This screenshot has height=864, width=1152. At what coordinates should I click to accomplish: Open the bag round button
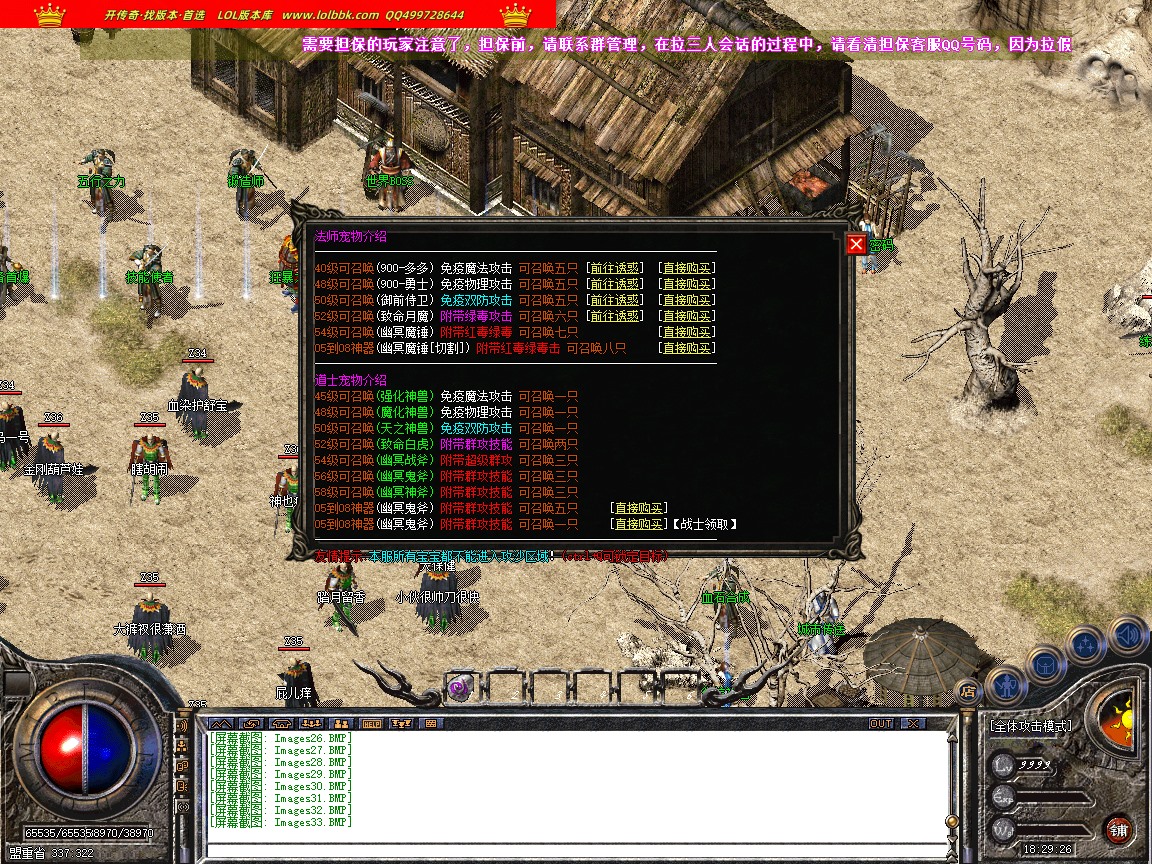click(1045, 663)
